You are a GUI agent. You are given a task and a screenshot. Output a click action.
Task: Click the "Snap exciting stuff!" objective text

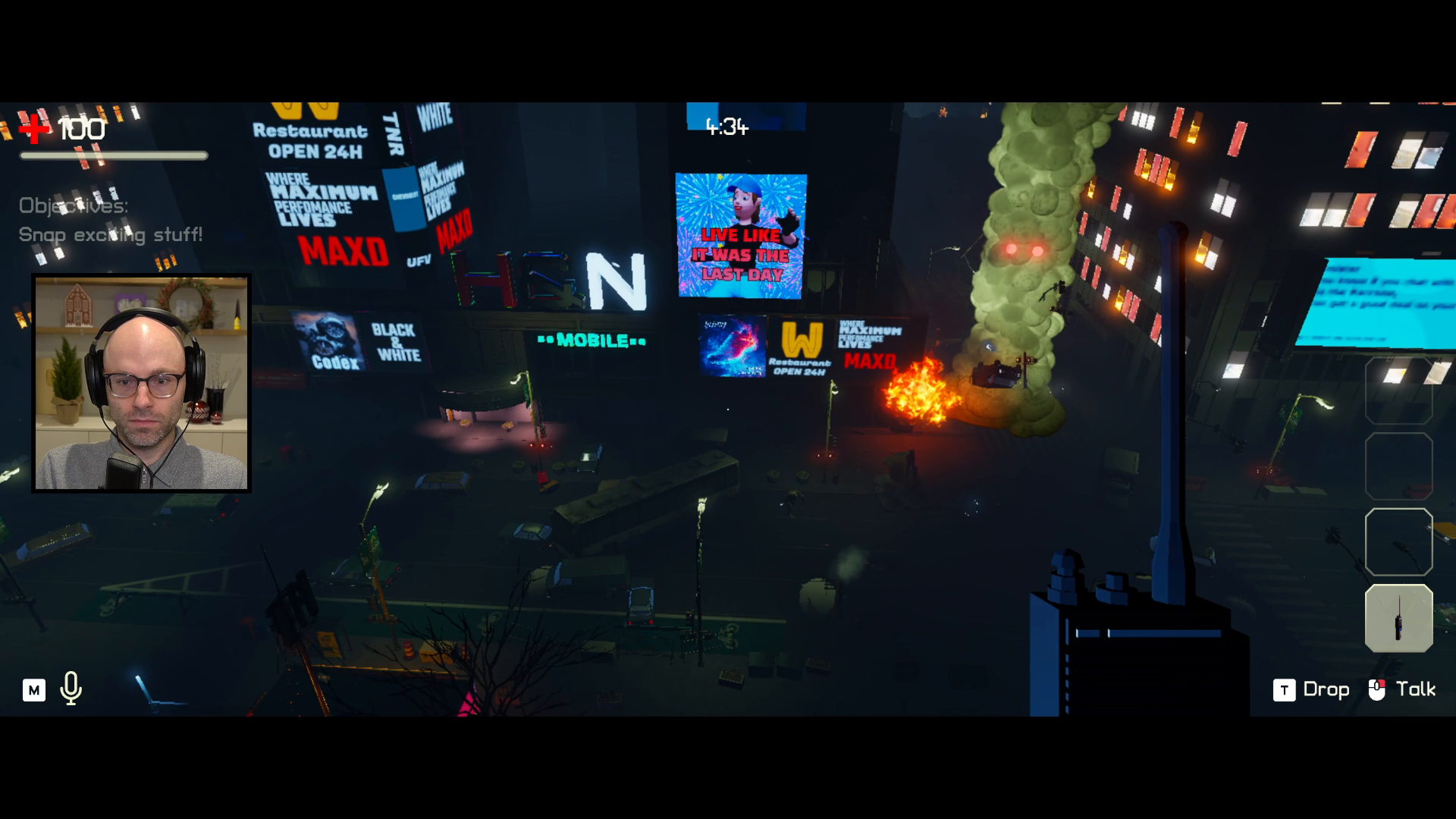click(x=110, y=234)
